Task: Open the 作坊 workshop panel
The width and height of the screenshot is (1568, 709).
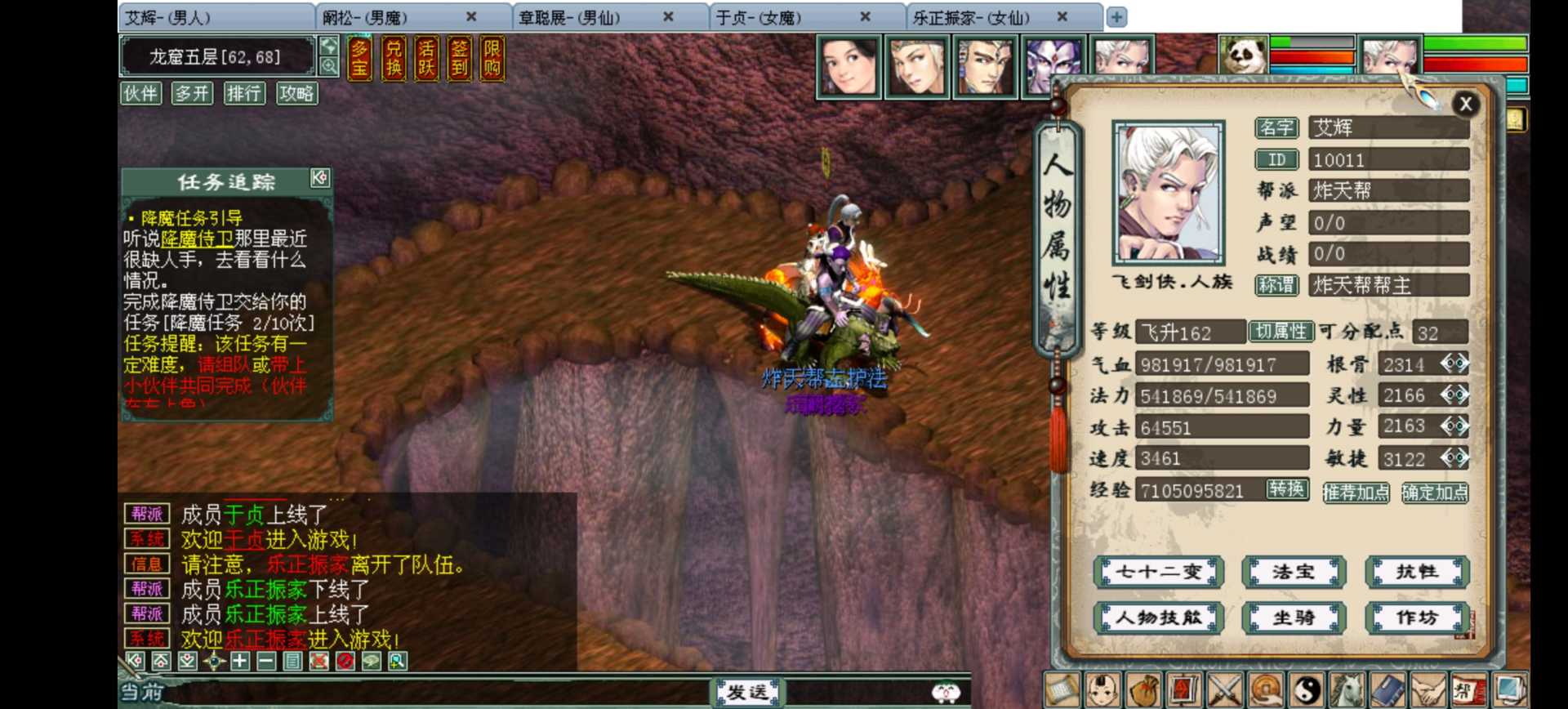Action: click(x=1417, y=618)
